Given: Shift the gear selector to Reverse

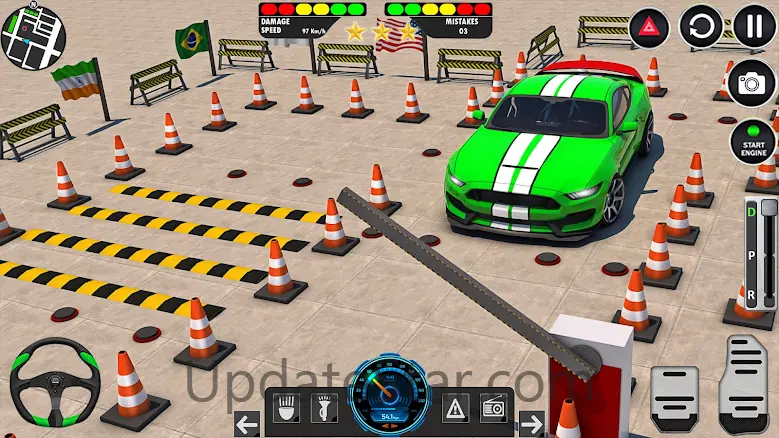Looking at the screenshot, I should pos(750,296).
